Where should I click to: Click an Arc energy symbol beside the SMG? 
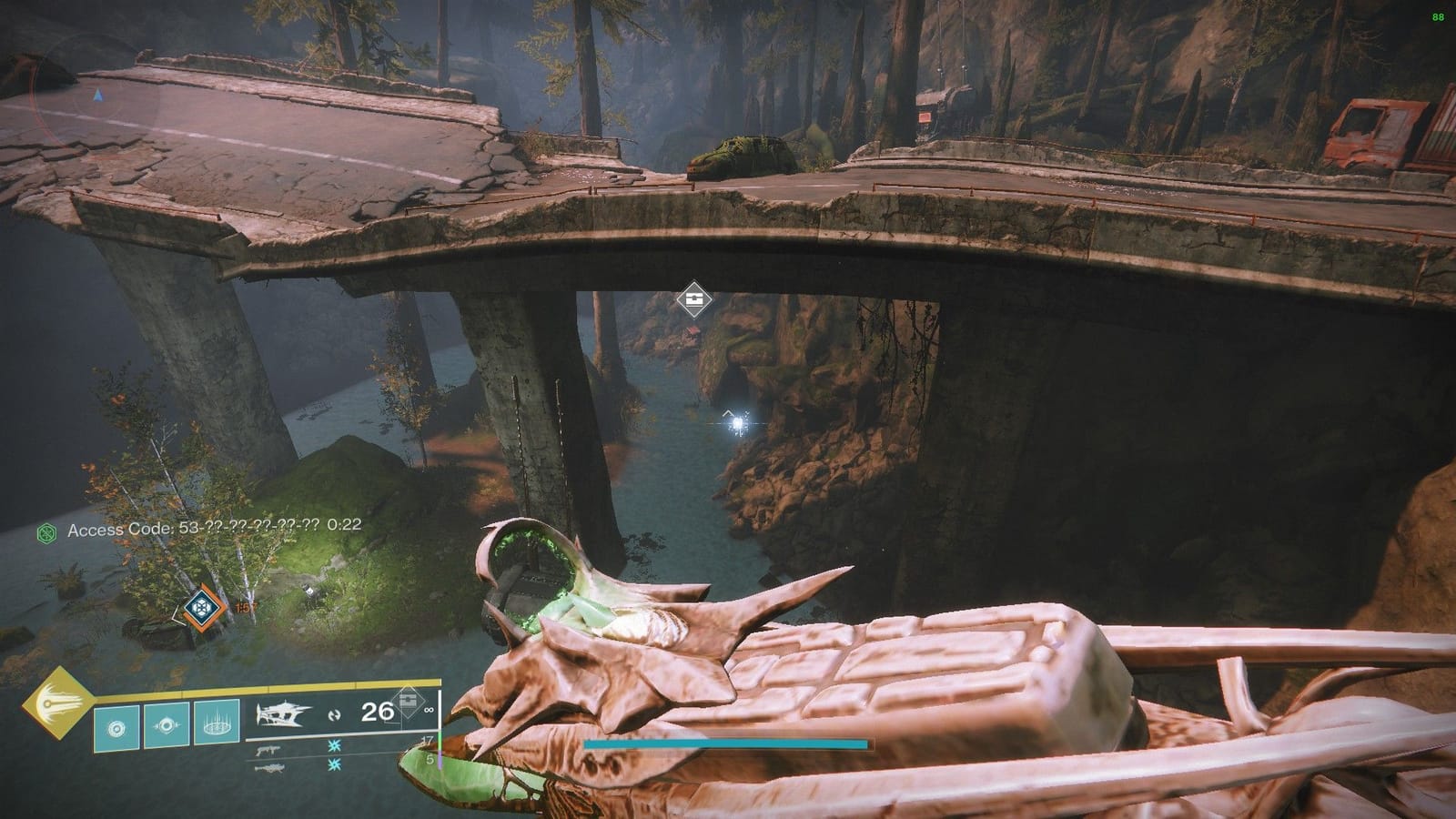[x=333, y=747]
